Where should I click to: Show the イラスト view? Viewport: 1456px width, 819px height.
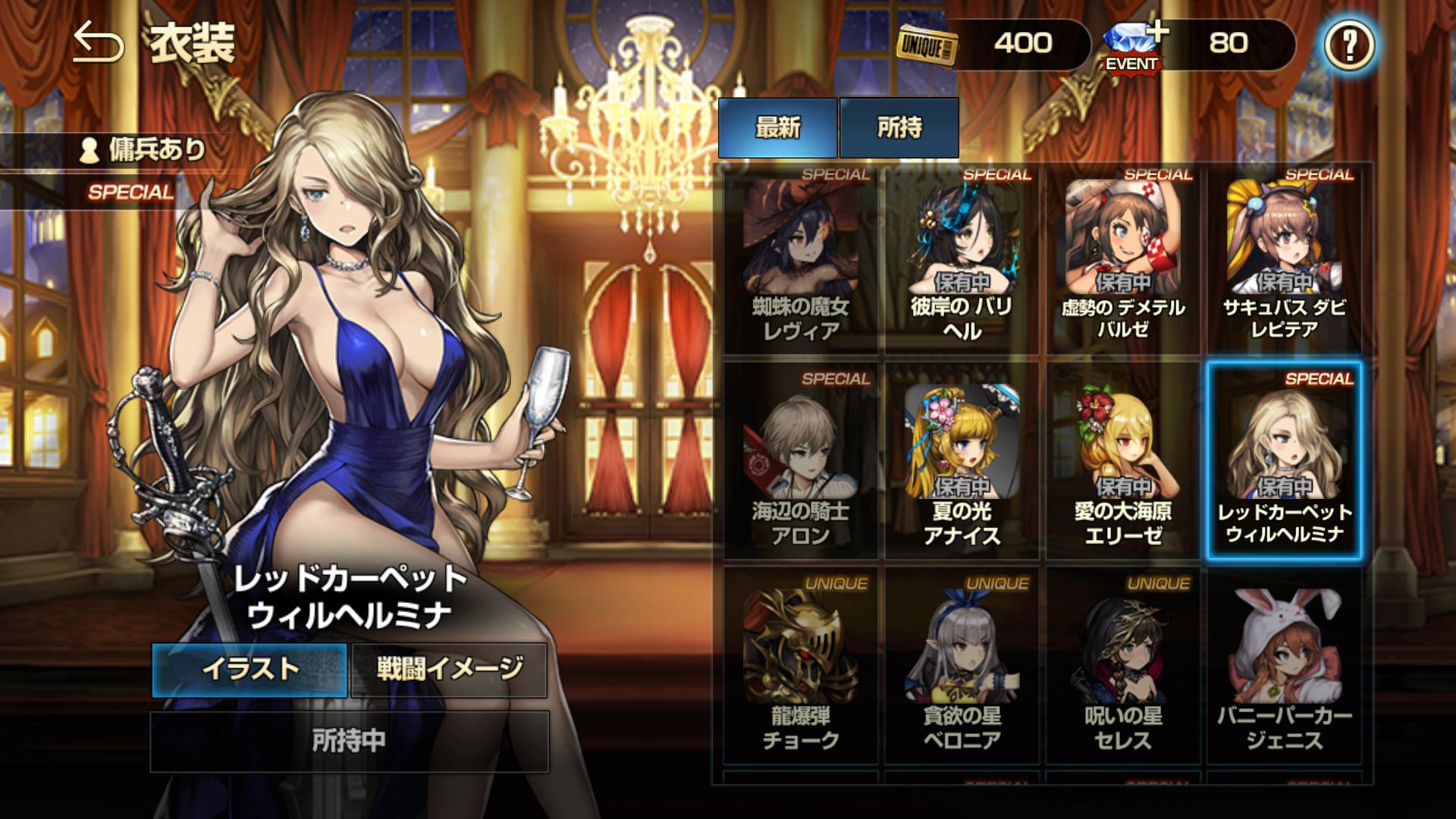tap(249, 670)
